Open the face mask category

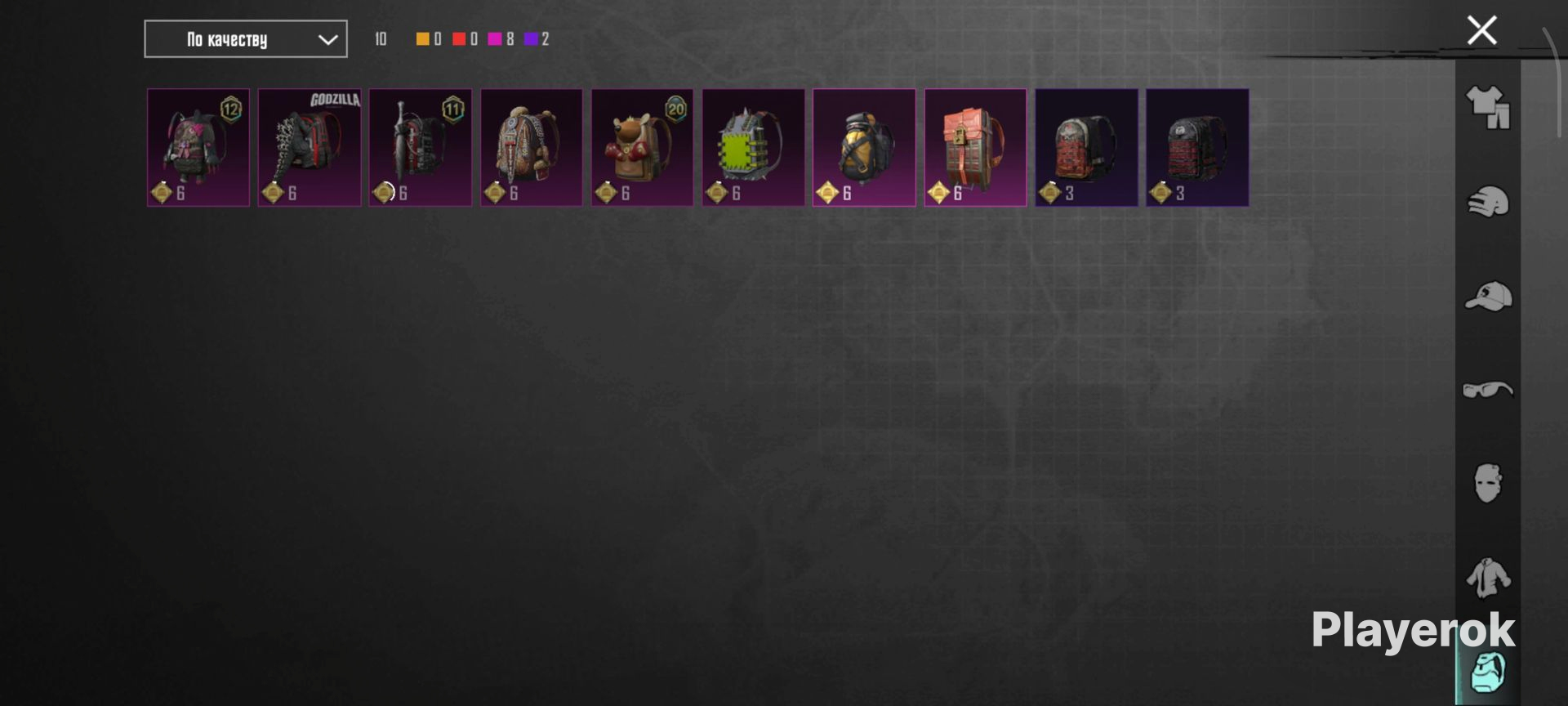1488,484
